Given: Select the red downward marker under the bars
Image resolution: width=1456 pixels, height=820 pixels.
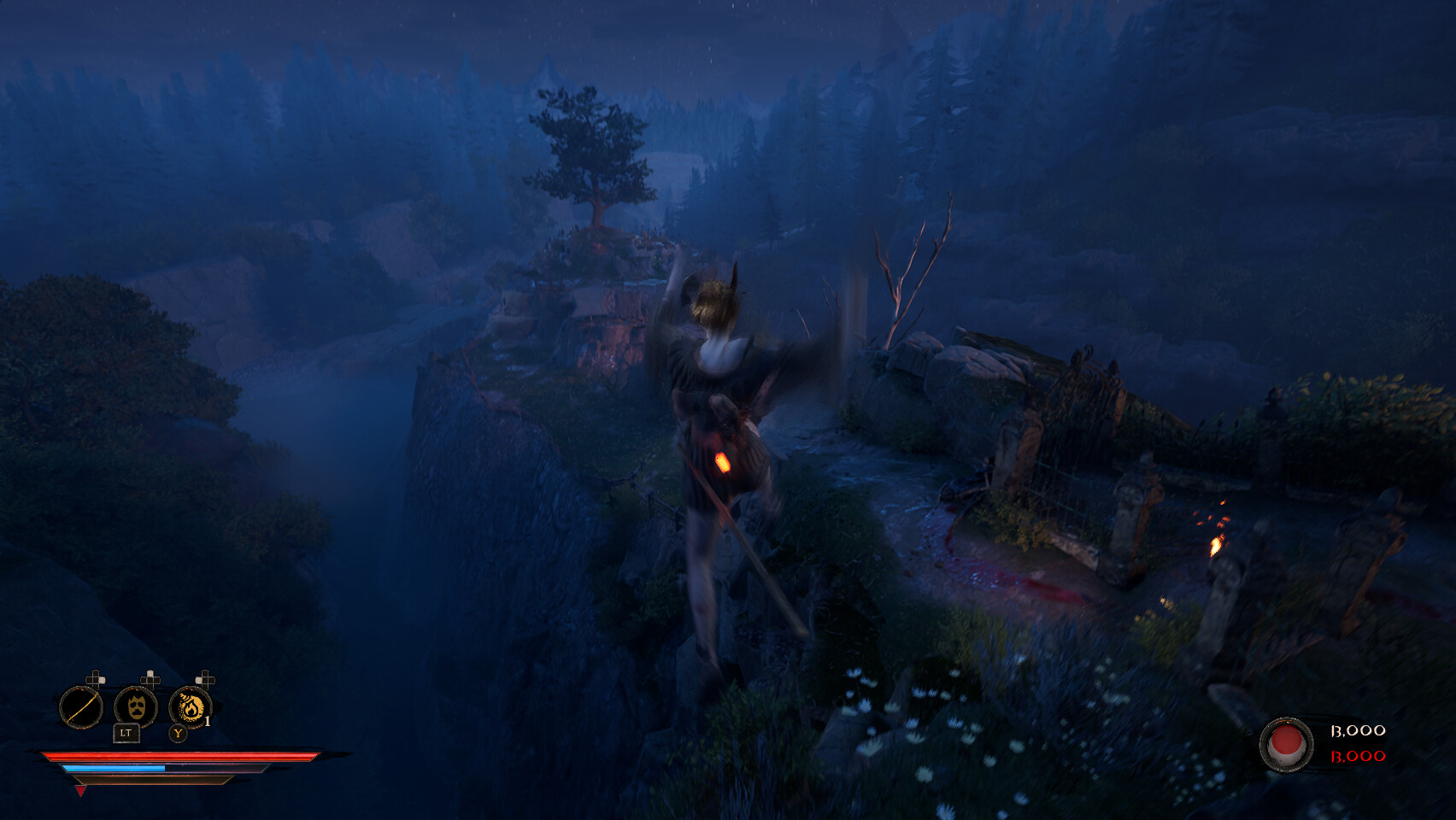Looking at the screenshot, I should tap(80, 790).
